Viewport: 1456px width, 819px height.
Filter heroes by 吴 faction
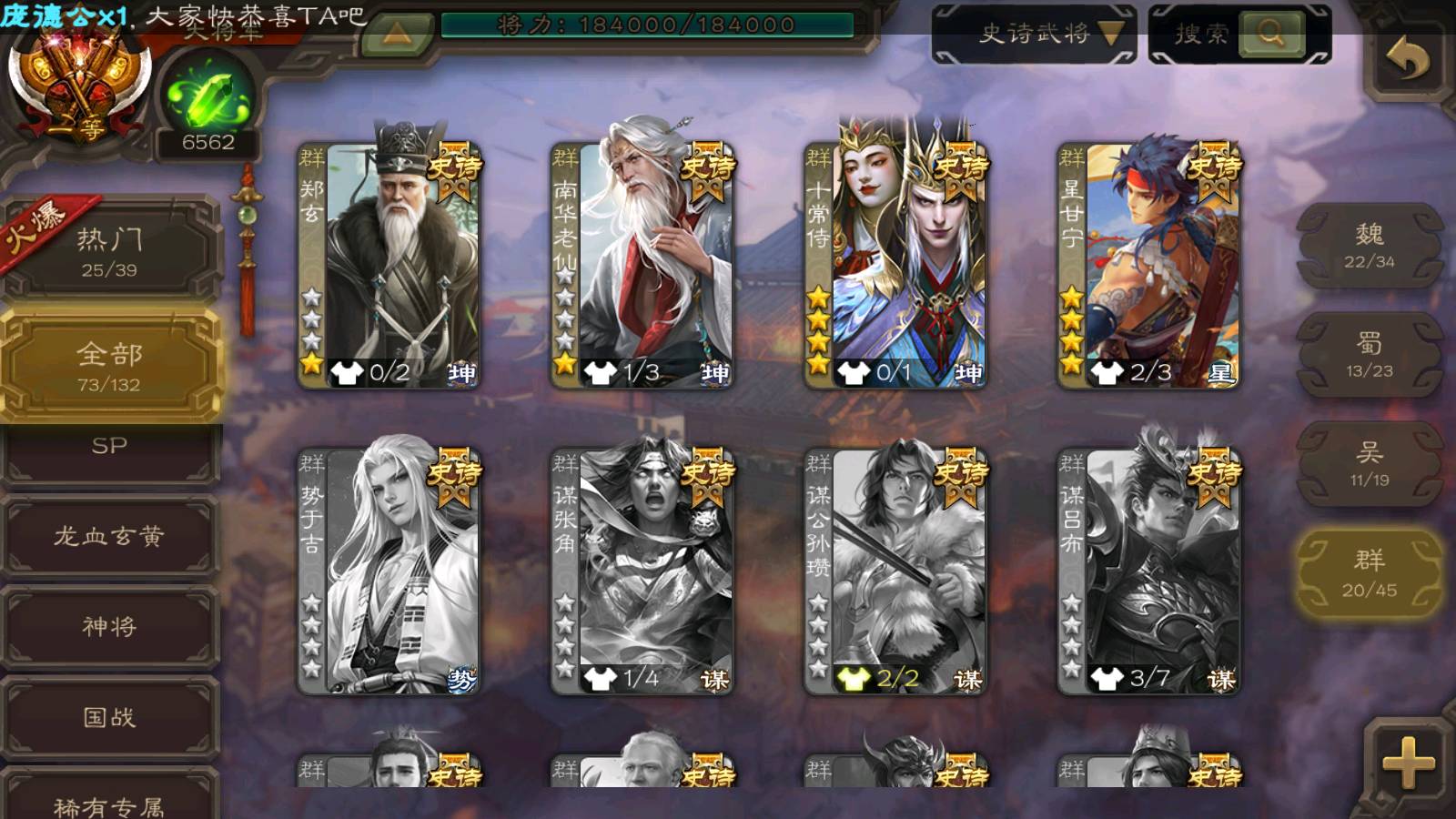1369,464
